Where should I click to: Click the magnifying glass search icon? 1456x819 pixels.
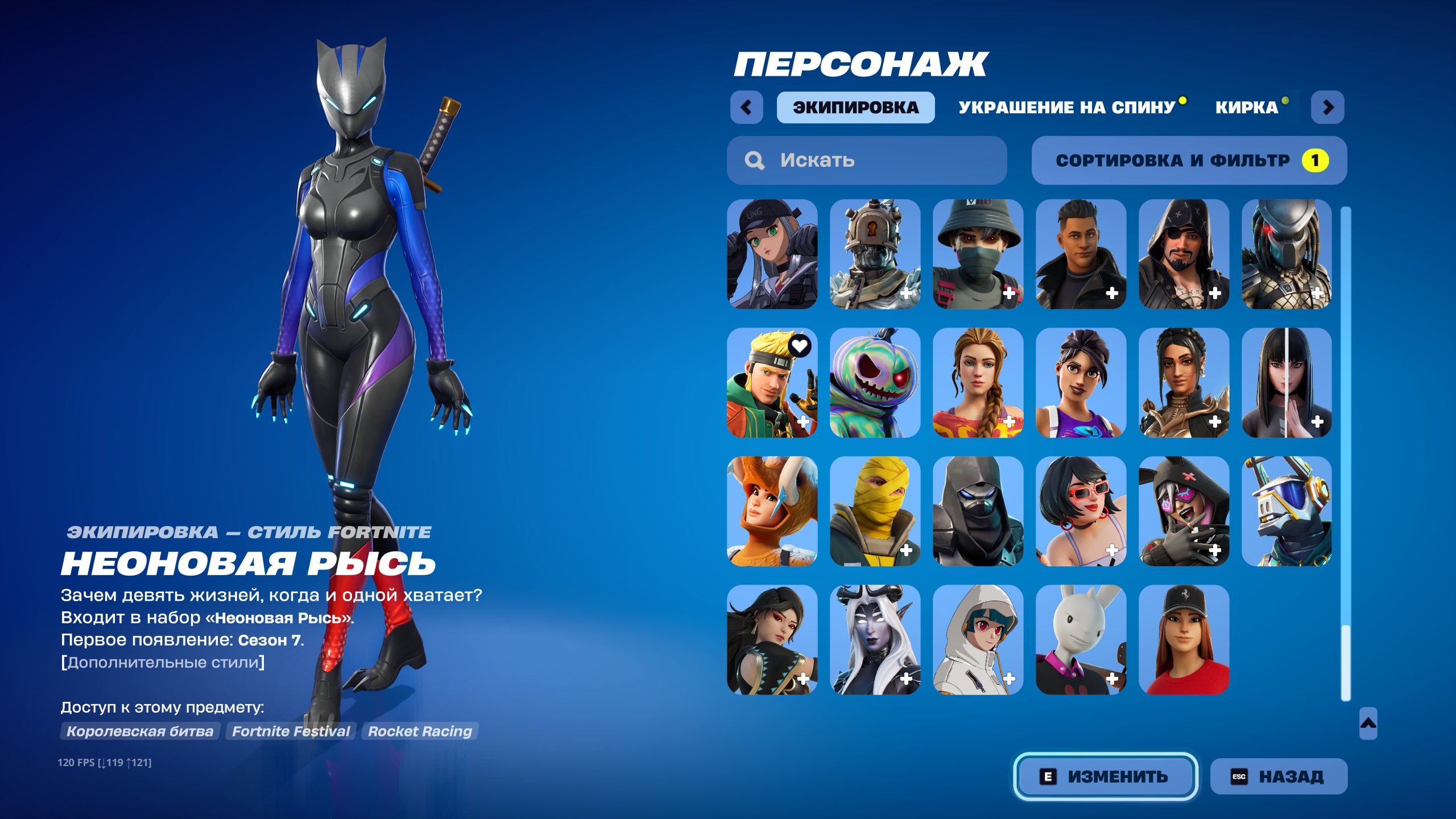click(x=755, y=160)
